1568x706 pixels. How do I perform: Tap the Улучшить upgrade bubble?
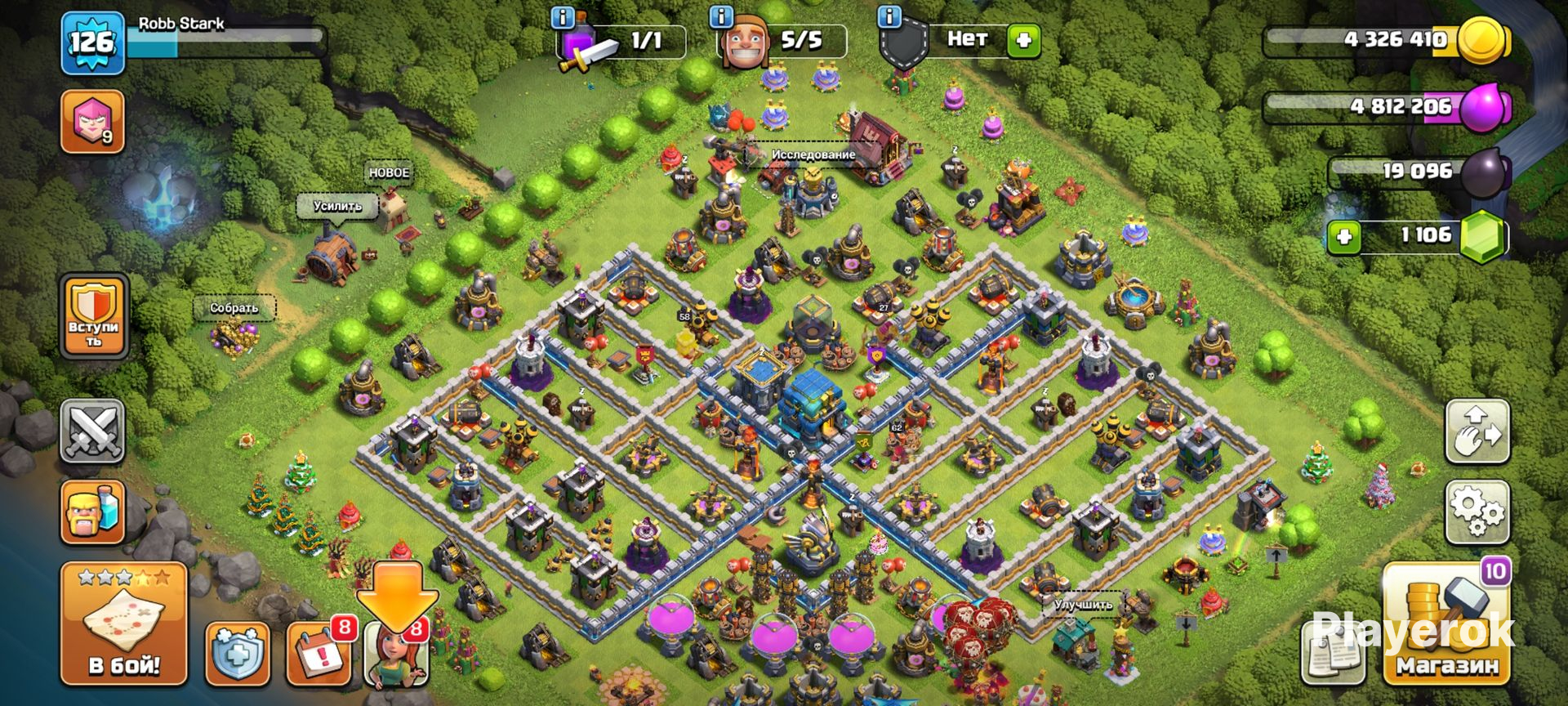coord(1083,605)
